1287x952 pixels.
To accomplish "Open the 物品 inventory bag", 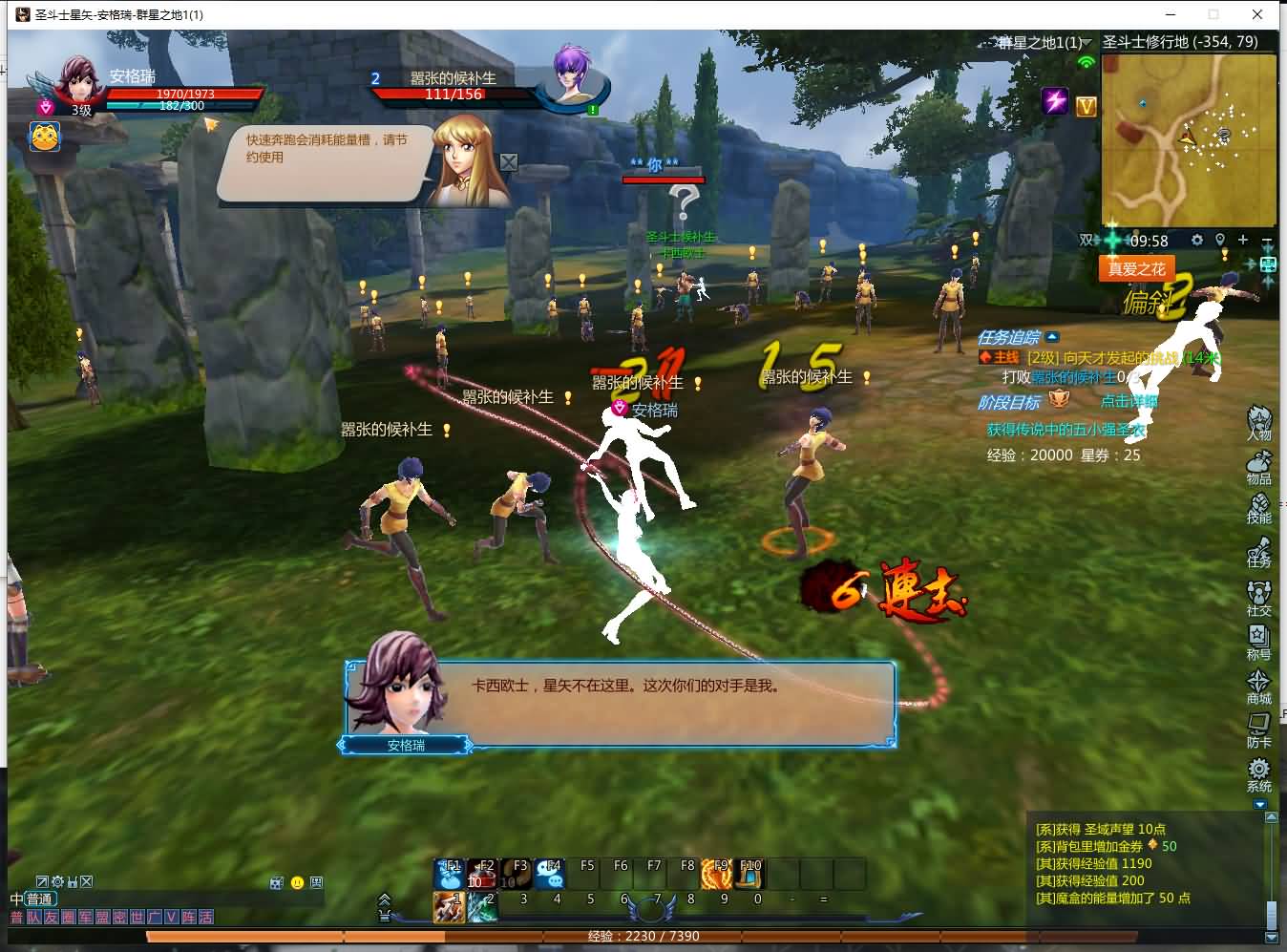I will click(x=1258, y=466).
